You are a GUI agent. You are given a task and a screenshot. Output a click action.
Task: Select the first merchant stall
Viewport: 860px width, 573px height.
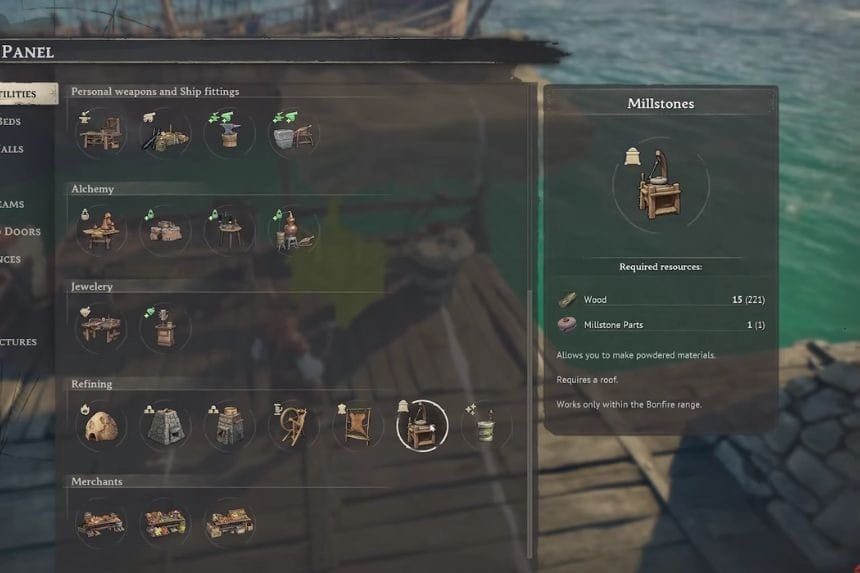click(x=101, y=523)
